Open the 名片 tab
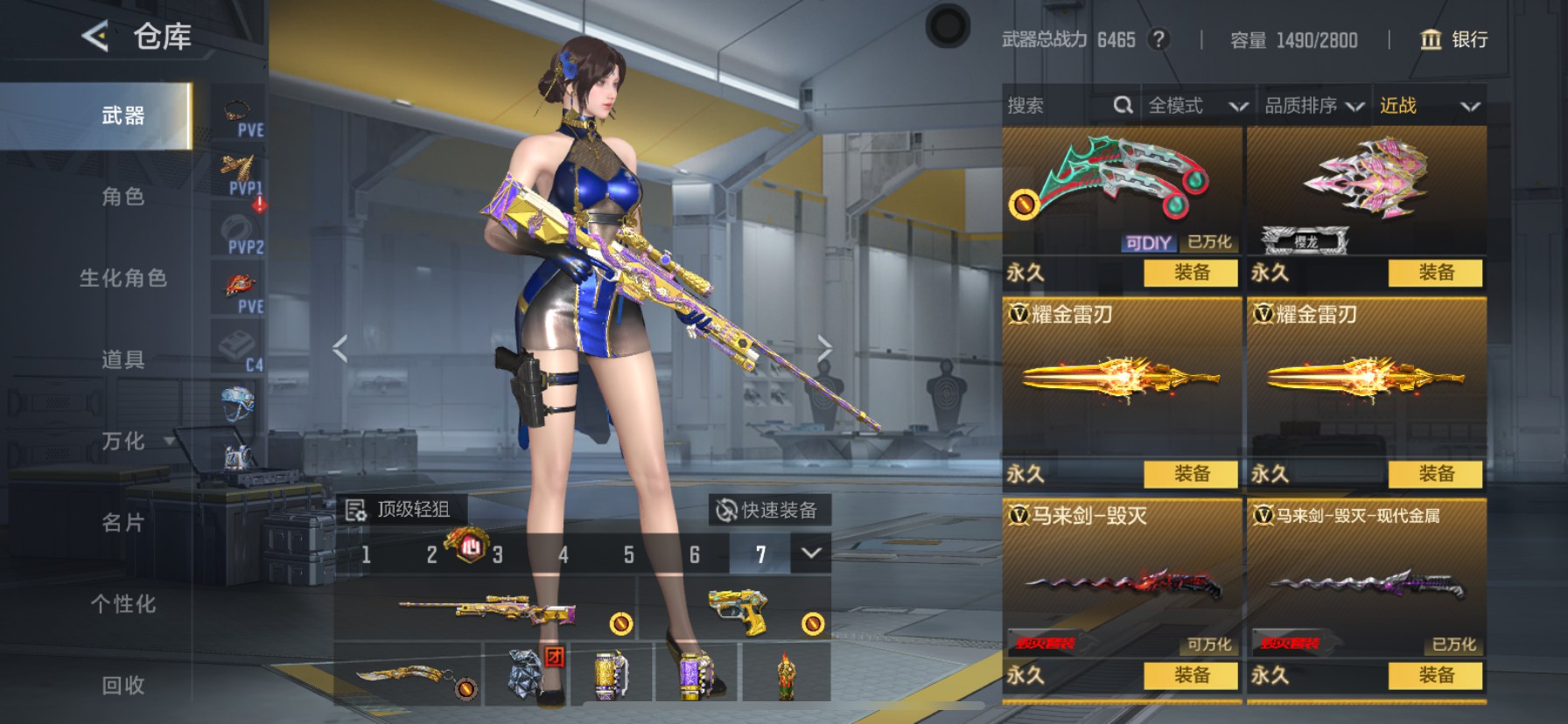Image resolution: width=1568 pixels, height=724 pixels. pyautogui.click(x=122, y=522)
